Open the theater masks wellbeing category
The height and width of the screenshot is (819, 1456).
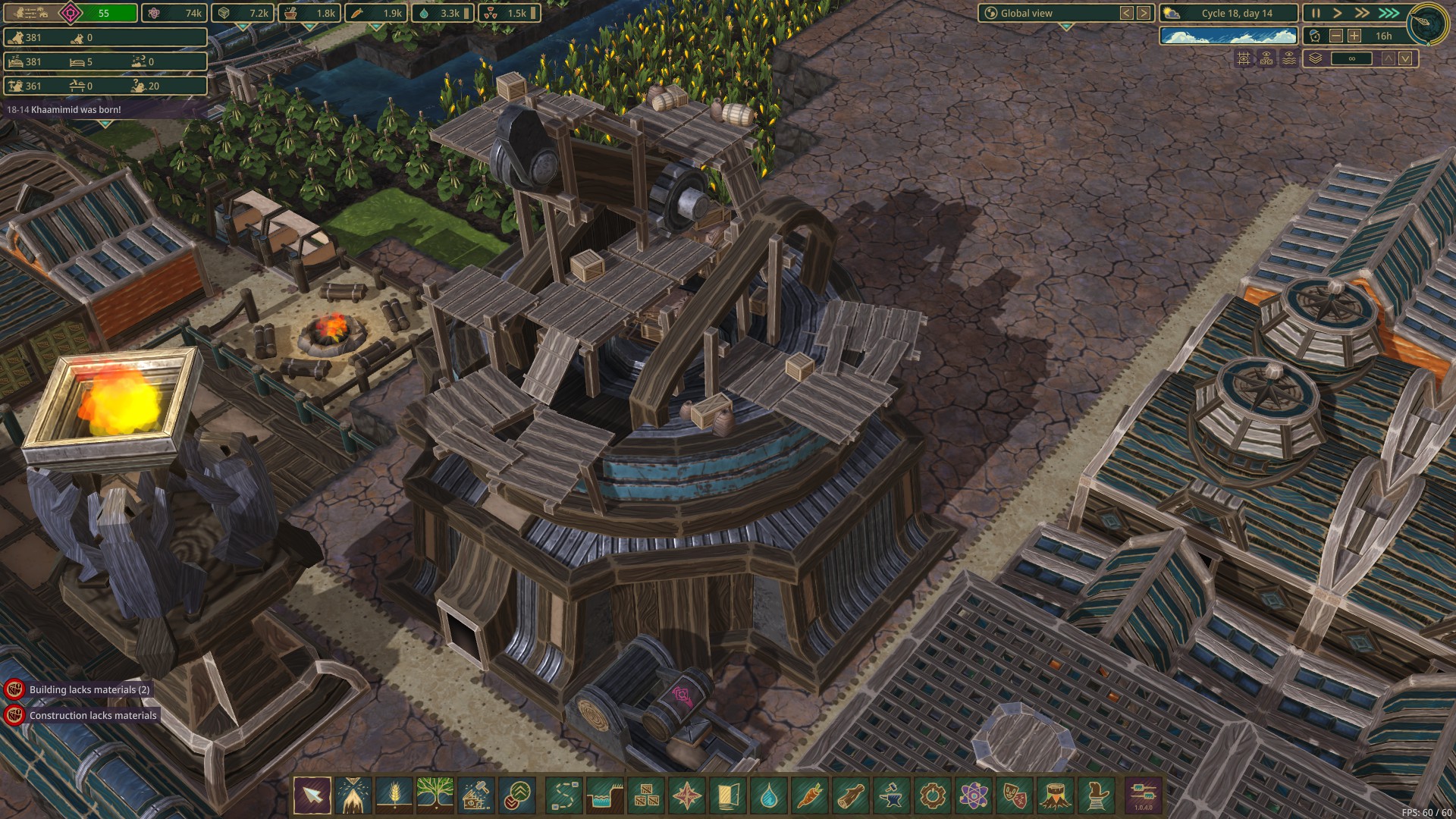1014,795
